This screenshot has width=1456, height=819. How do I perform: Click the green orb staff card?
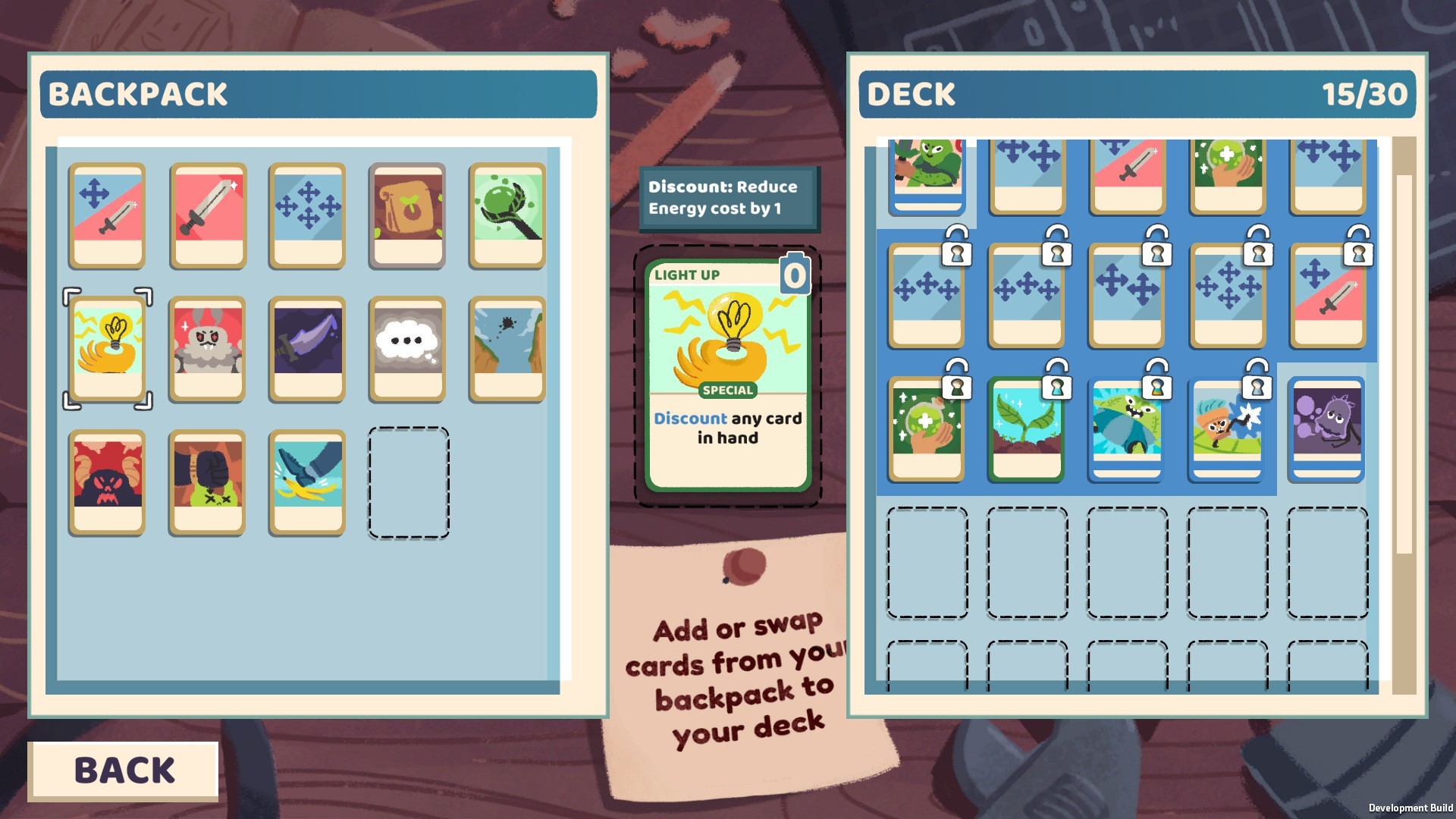[507, 216]
